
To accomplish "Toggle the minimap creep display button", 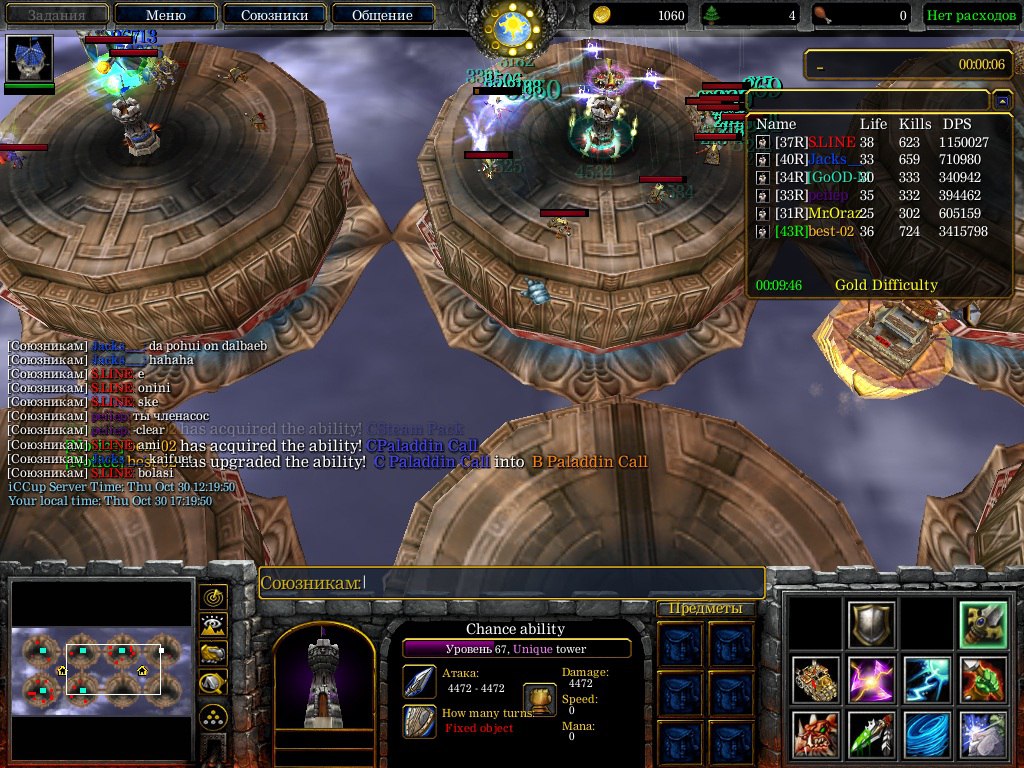I will pos(213,684).
